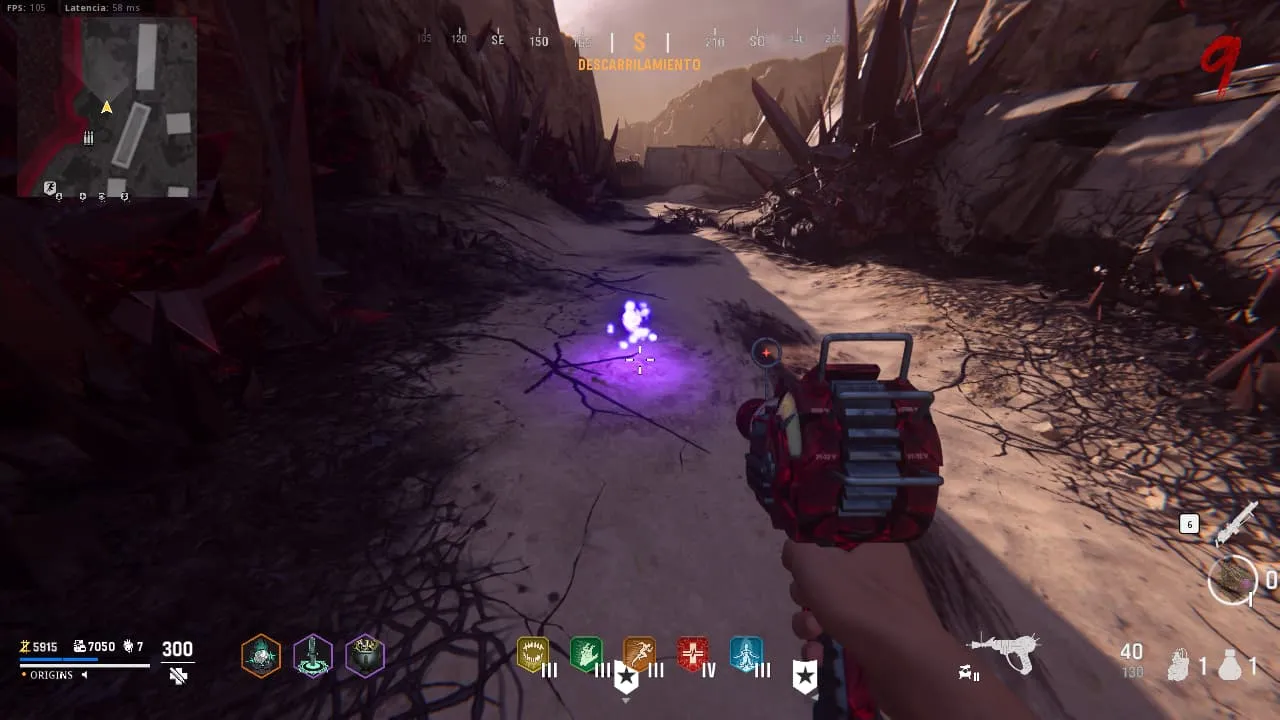Image resolution: width=1280 pixels, height=720 pixels.
Task: Click the orange-bordered hexagon gobblegum icon
Action: (x=261, y=656)
